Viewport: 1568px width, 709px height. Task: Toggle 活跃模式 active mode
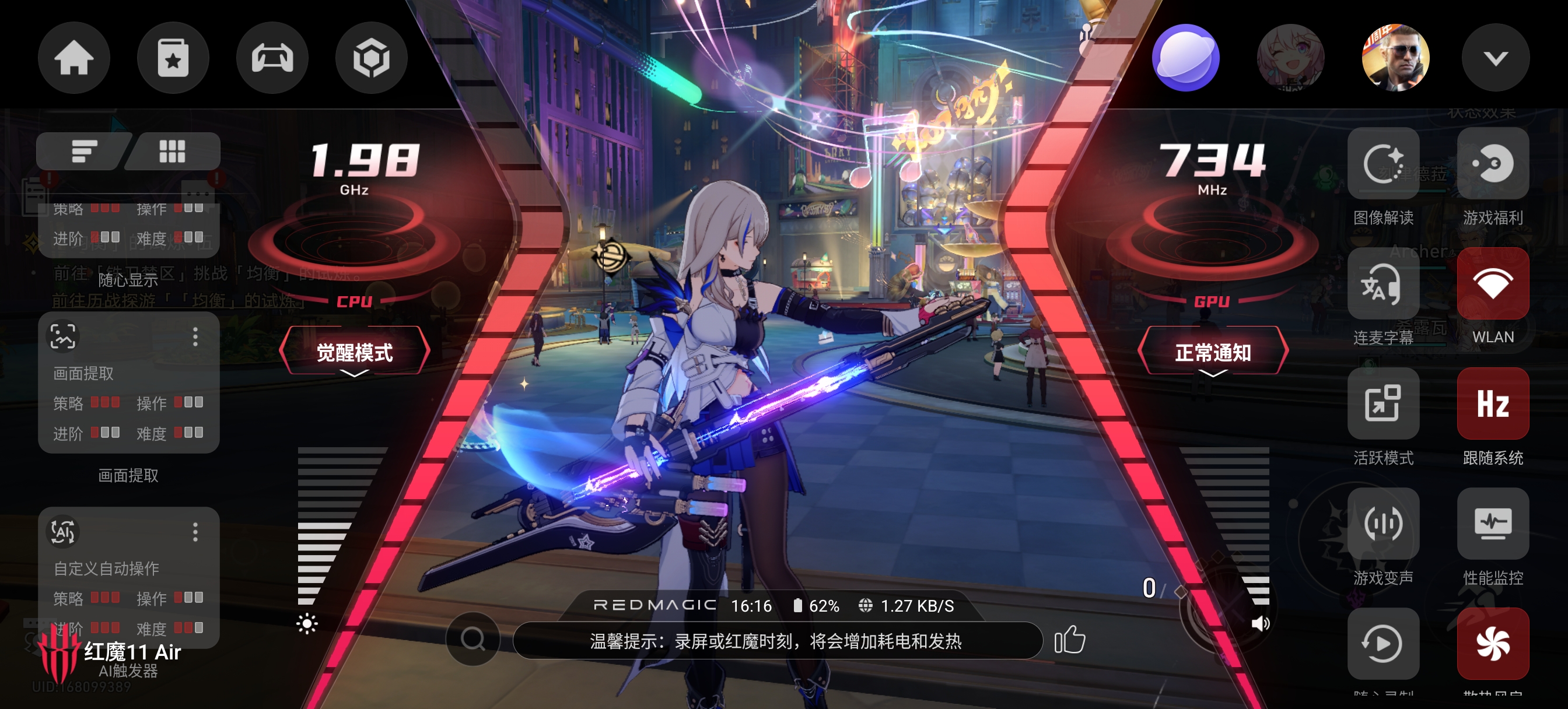coord(1383,403)
